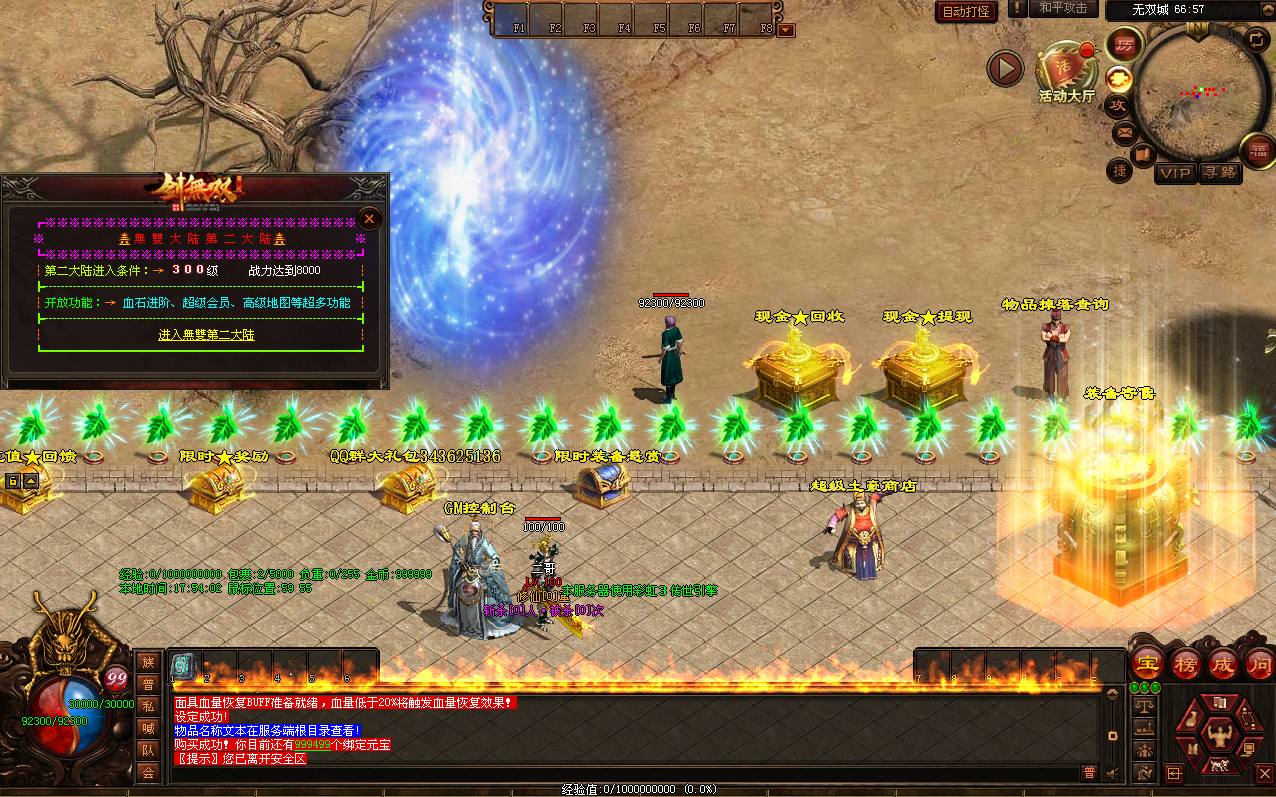This screenshot has width=1276, height=797.
Task: Switch to the 族 chat channel
Action: point(148,663)
